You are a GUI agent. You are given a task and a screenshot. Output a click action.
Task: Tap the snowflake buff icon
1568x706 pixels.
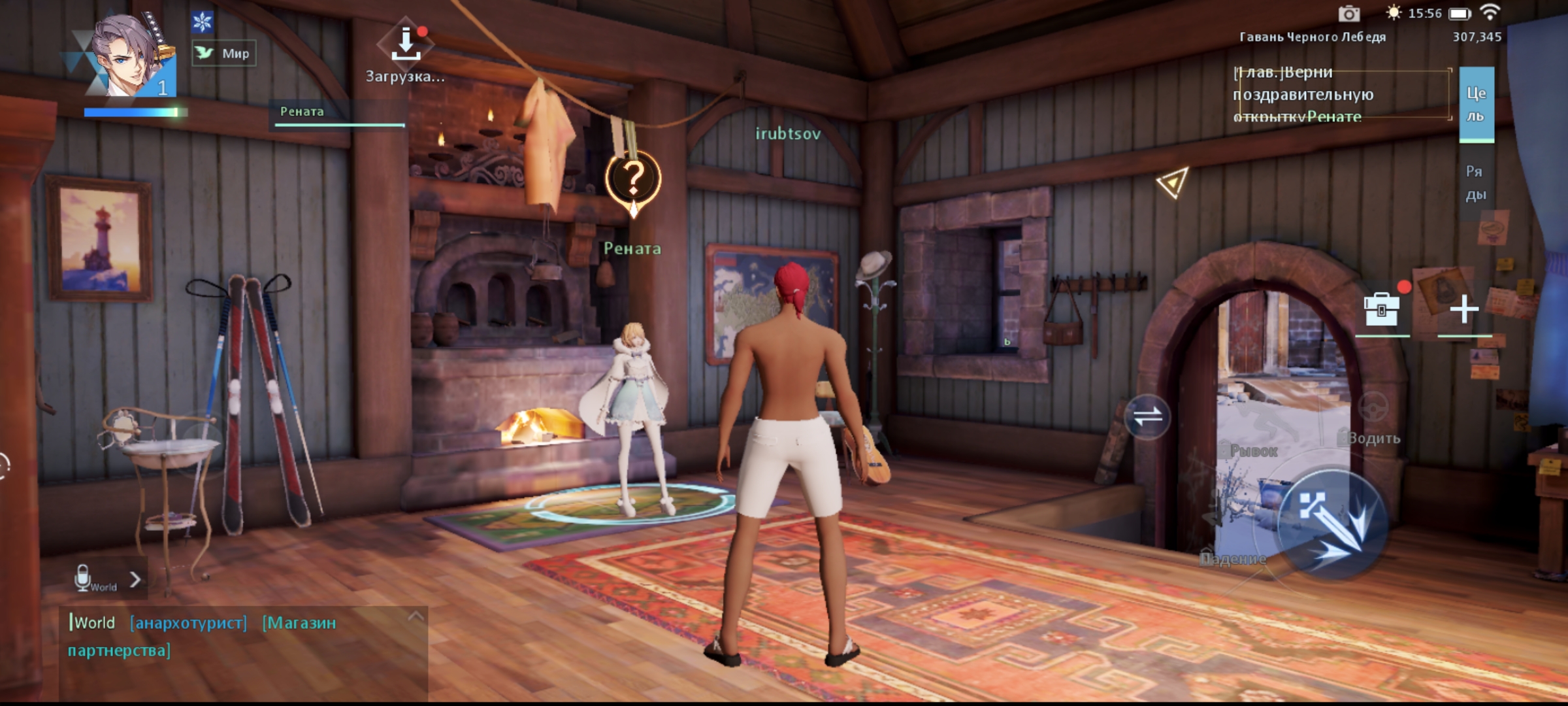click(x=203, y=22)
